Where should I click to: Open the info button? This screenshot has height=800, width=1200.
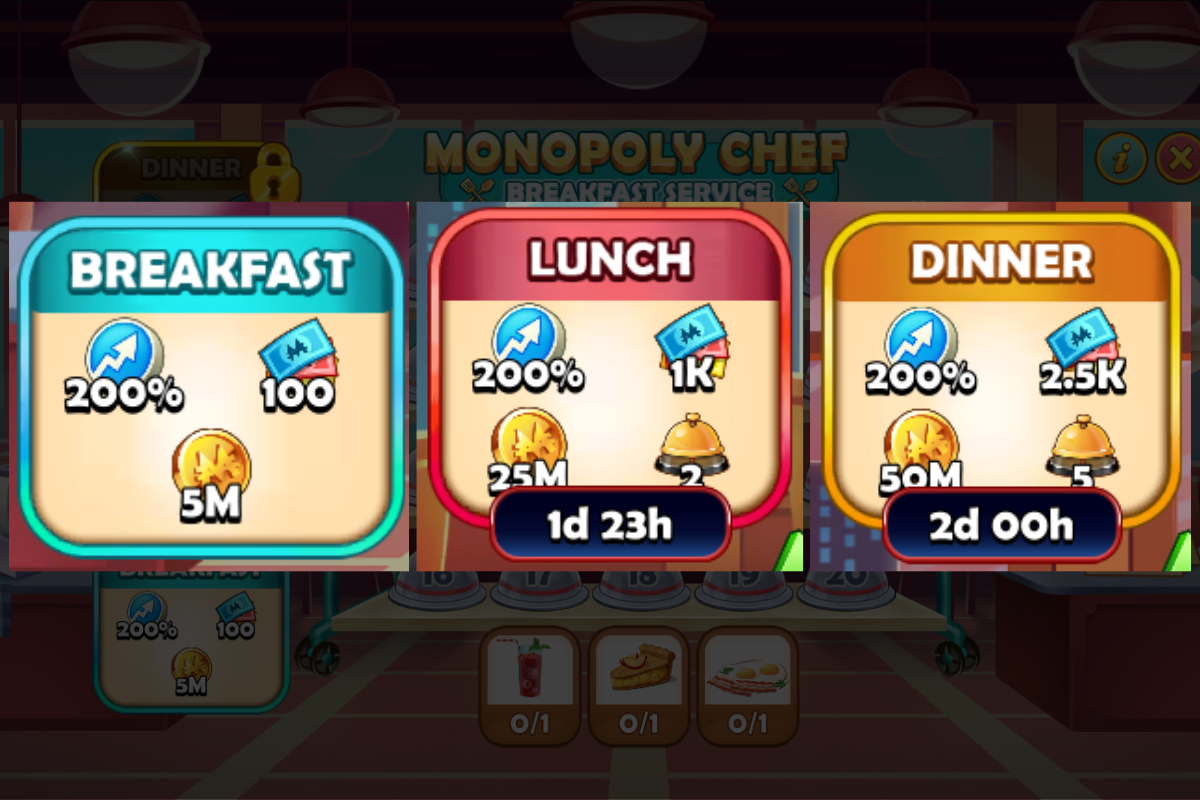(1121, 157)
